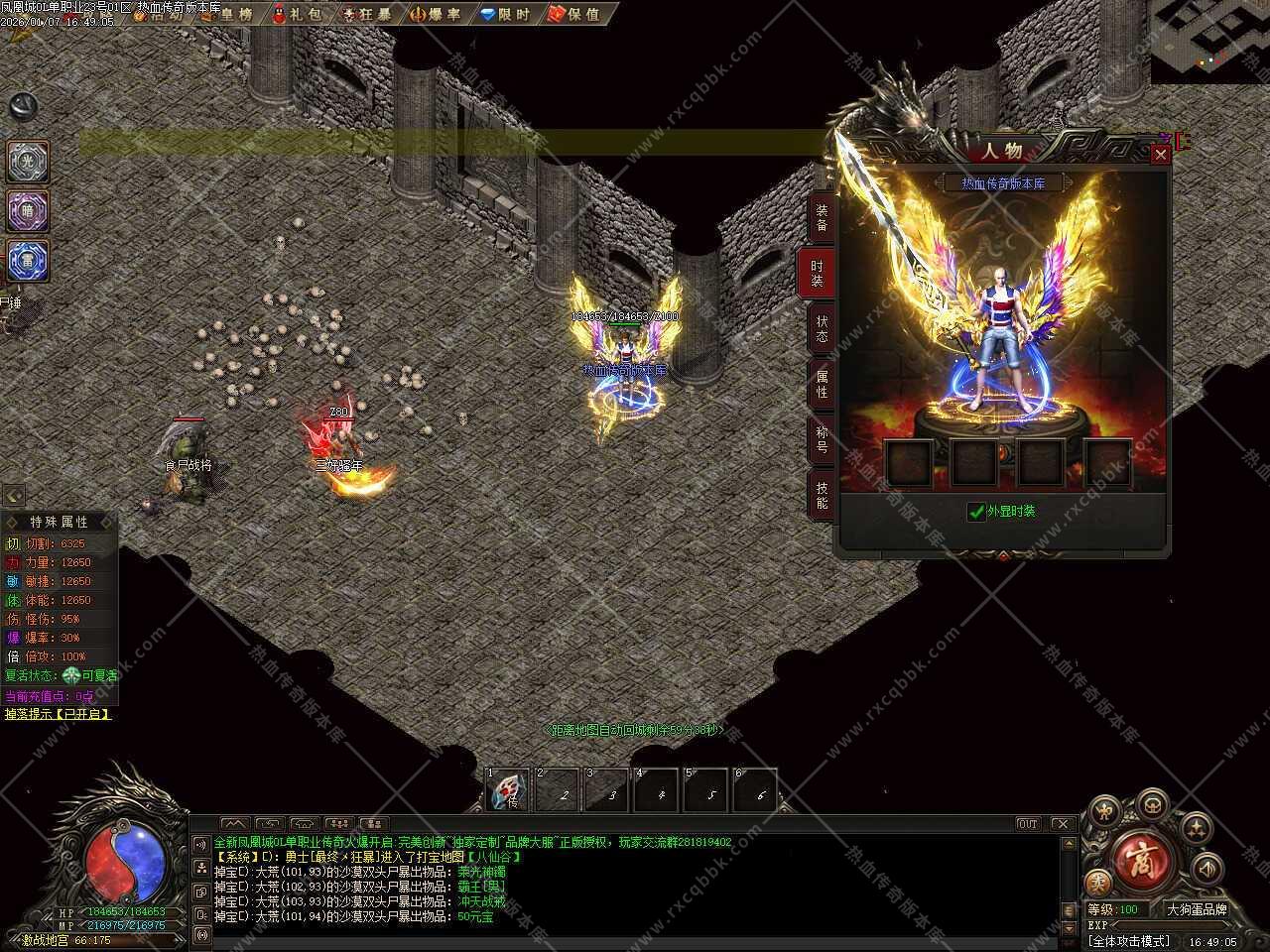Toggle the 外显时装 checkbox
The width and height of the screenshot is (1270, 952).
(x=976, y=512)
